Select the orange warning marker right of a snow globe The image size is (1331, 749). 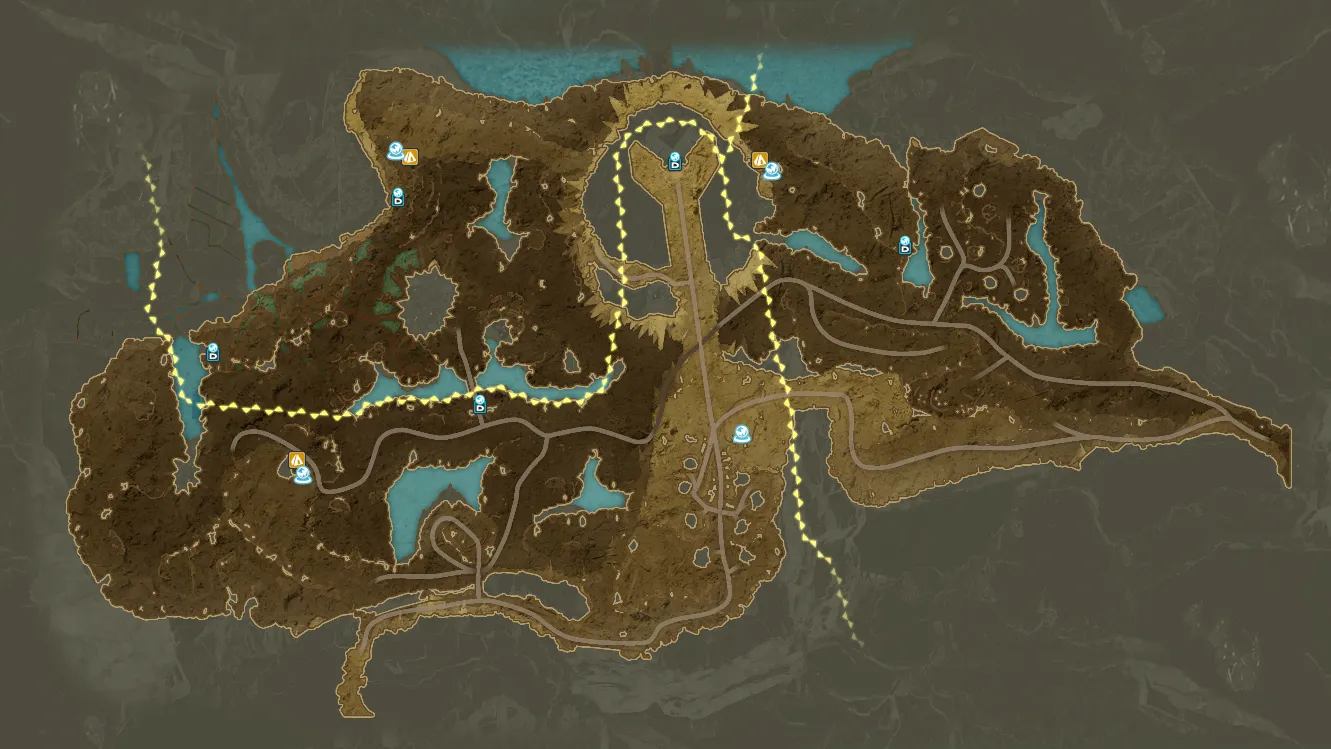tap(410, 156)
